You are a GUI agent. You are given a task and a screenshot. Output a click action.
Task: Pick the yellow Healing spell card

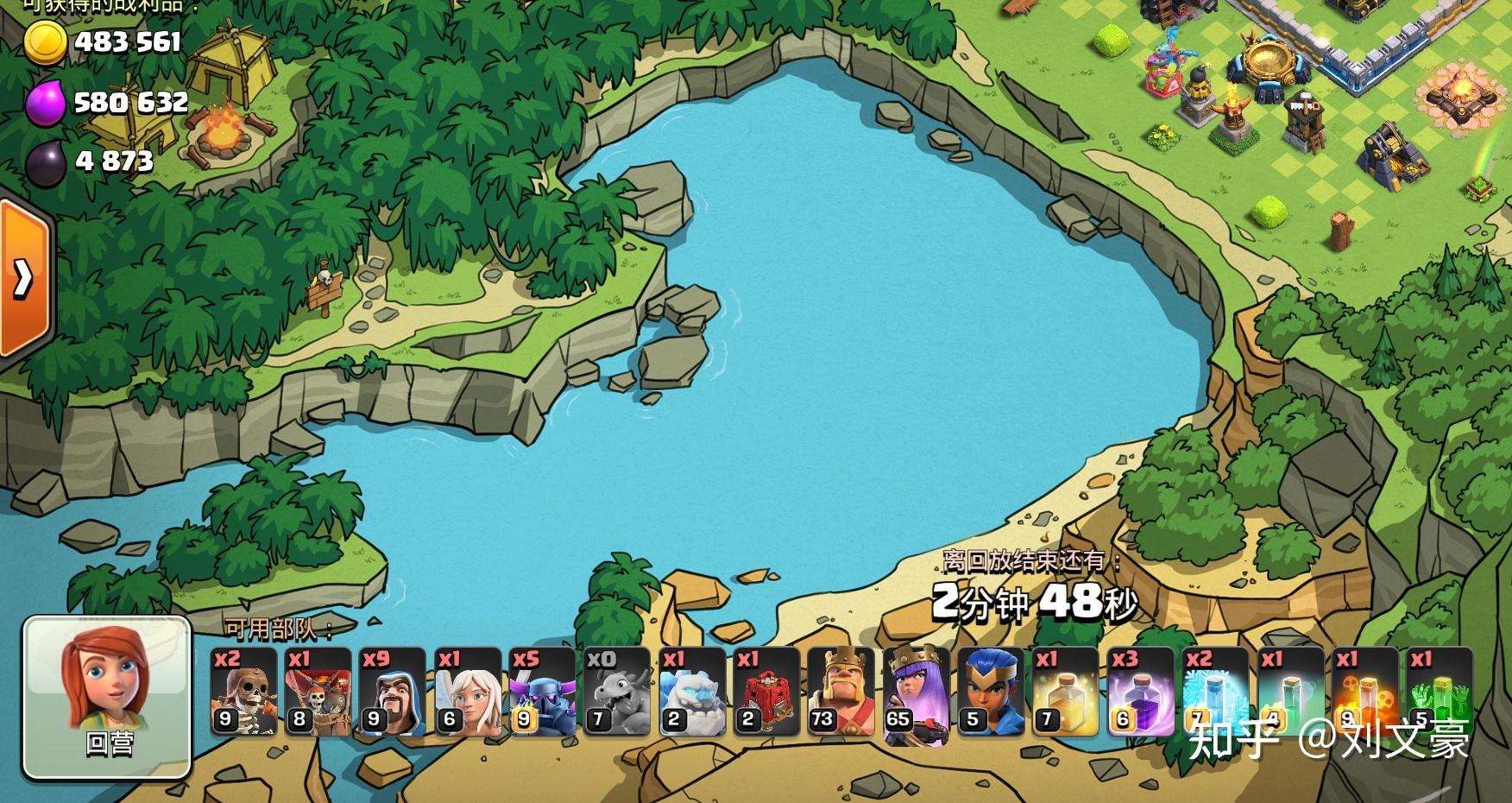(1066, 692)
